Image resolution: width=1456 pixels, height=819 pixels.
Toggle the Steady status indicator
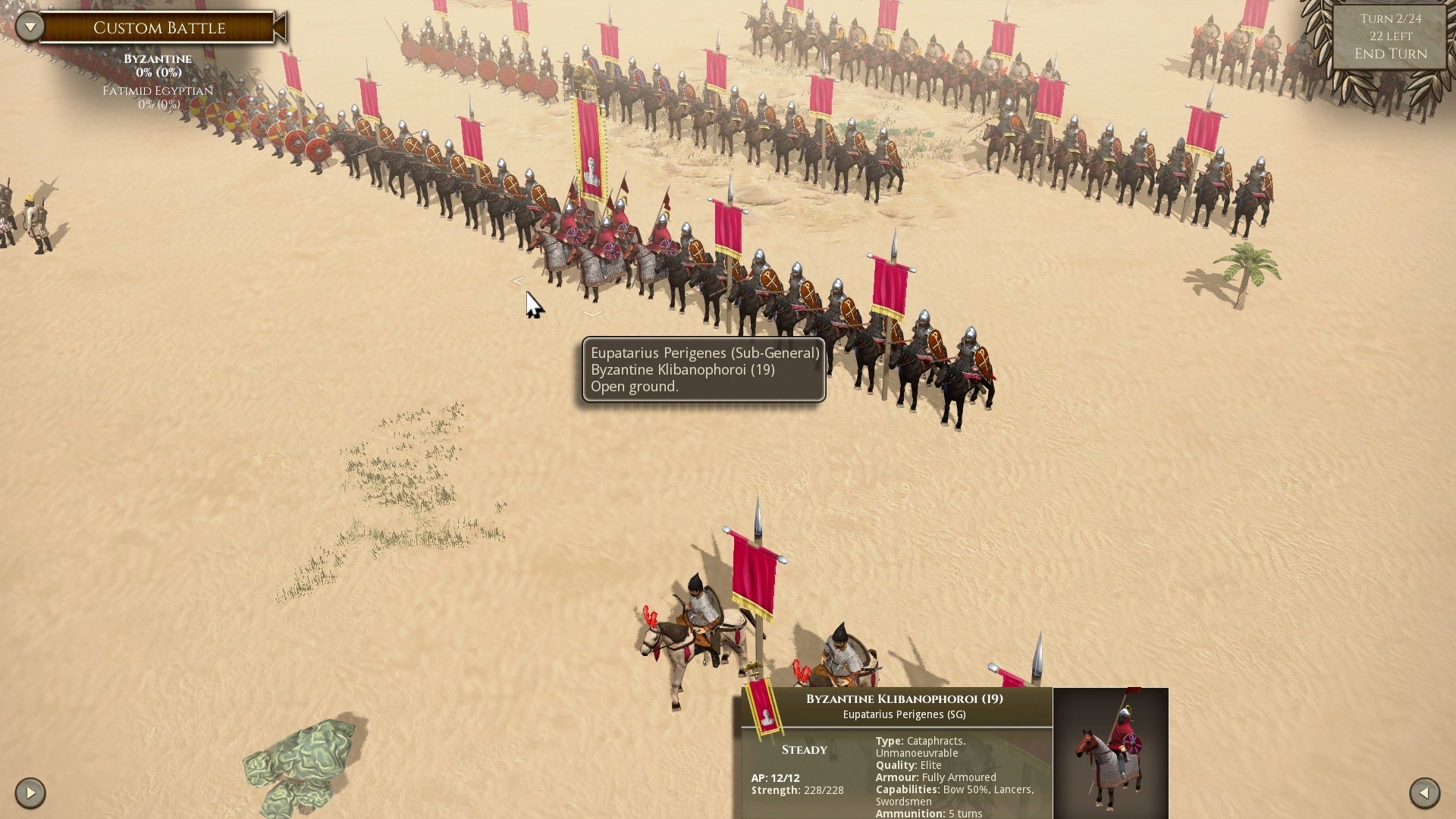point(804,749)
